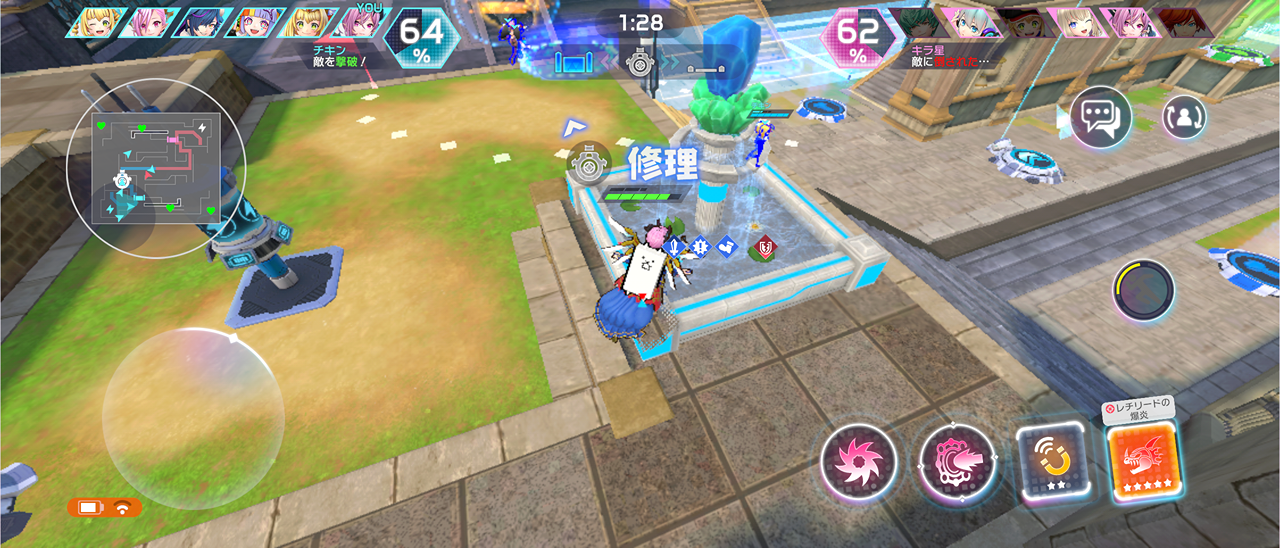Viewport: 1280px width, 548px height.
Task: Activate the pink spinning blade skill
Action: (857, 463)
